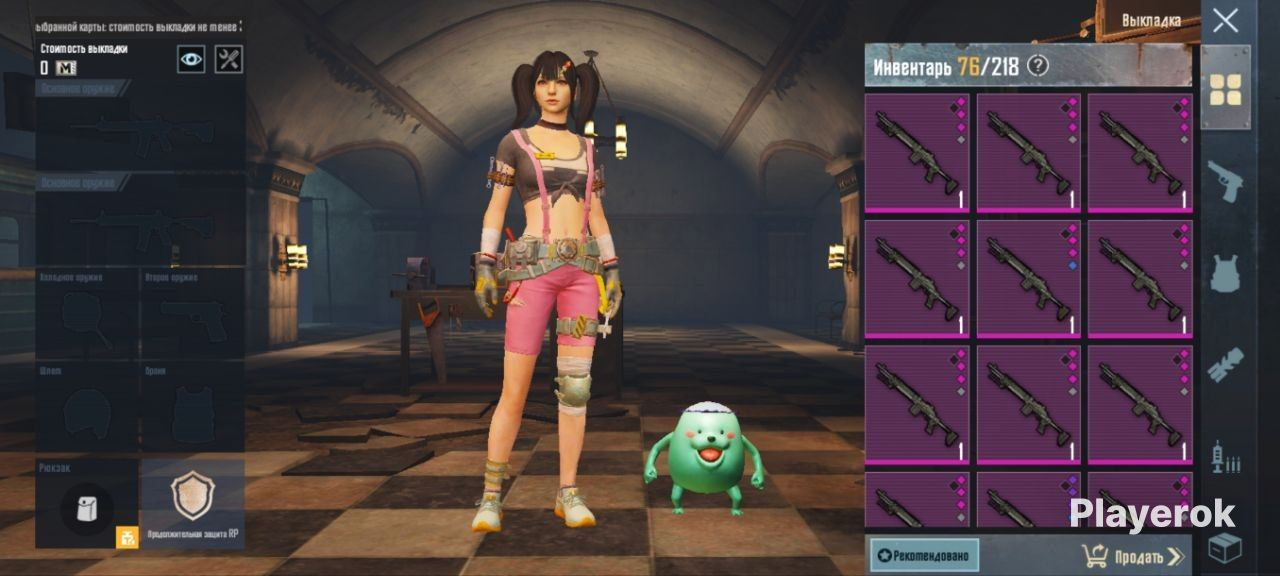Open the syringe and ammo category tab
Screen dimensions: 1280x576
tap(1225, 457)
